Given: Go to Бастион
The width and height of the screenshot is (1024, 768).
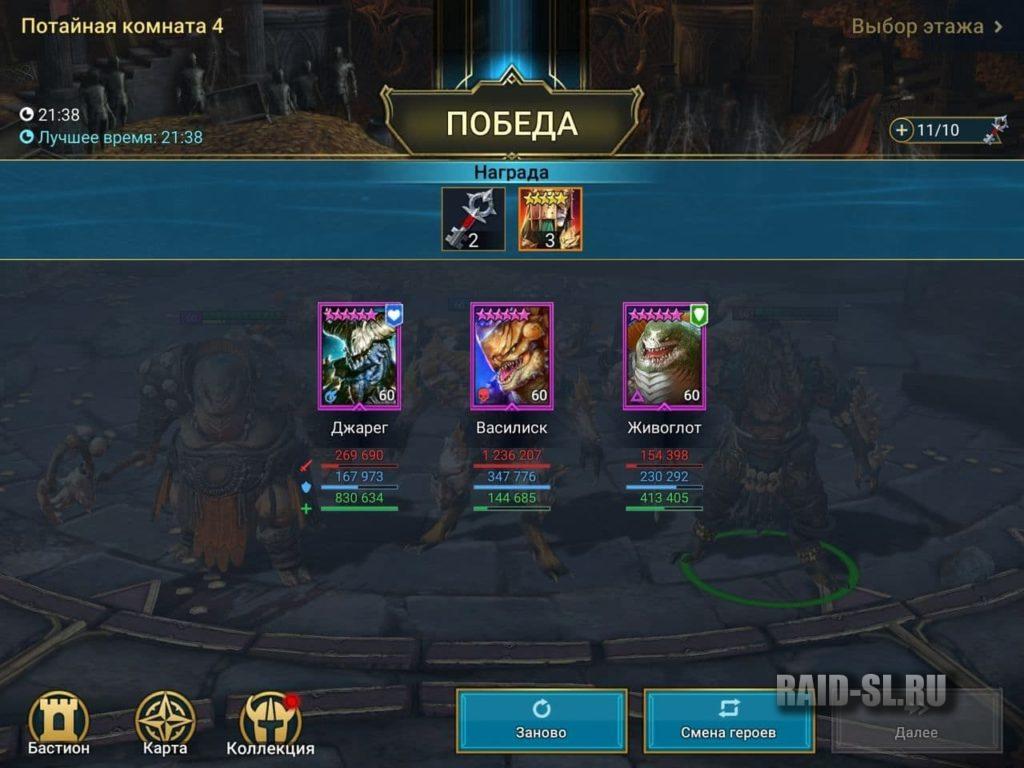Looking at the screenshot, I should coord(58,724).
